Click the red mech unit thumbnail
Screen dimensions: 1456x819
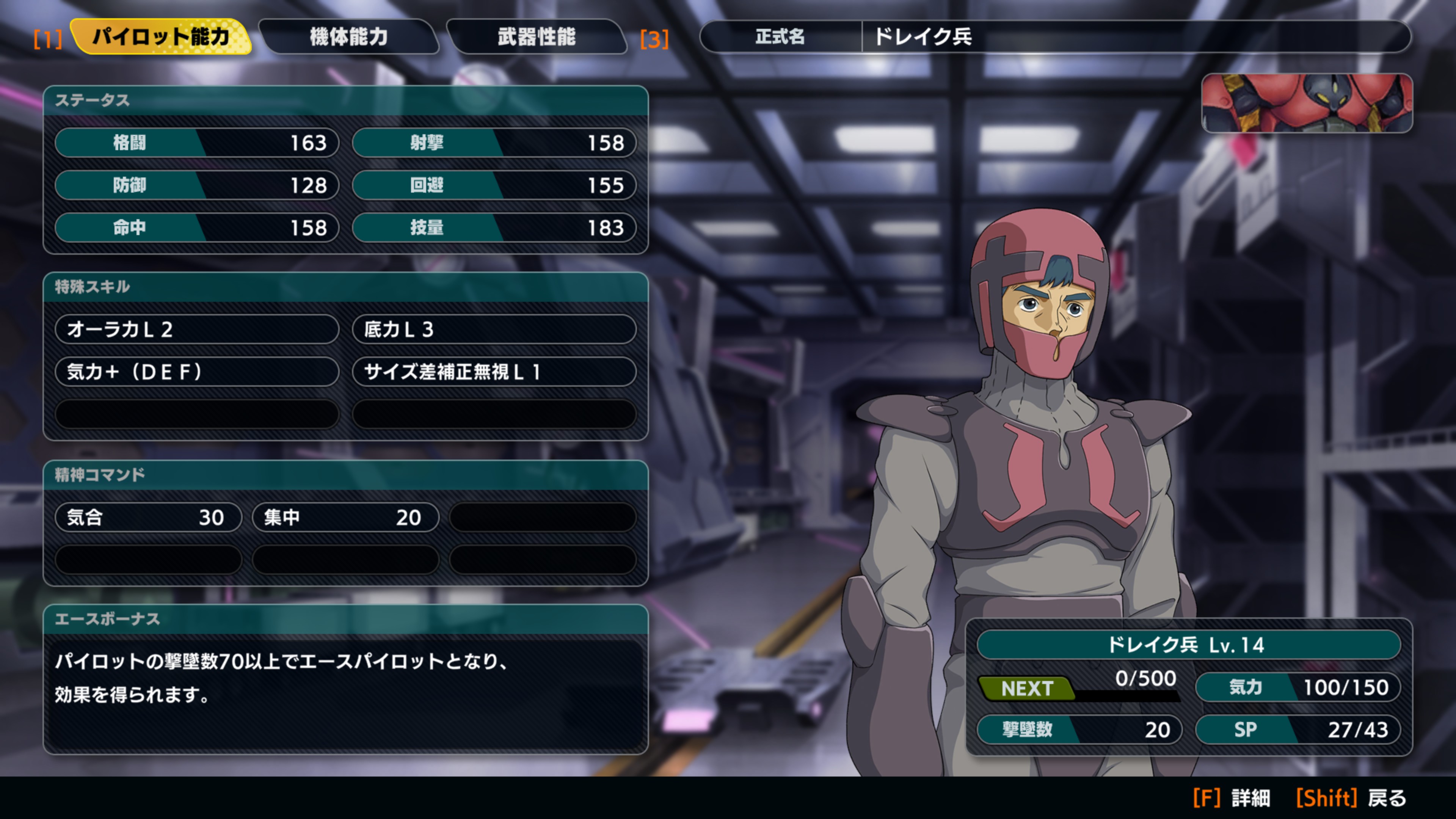tap(1306, 104)
